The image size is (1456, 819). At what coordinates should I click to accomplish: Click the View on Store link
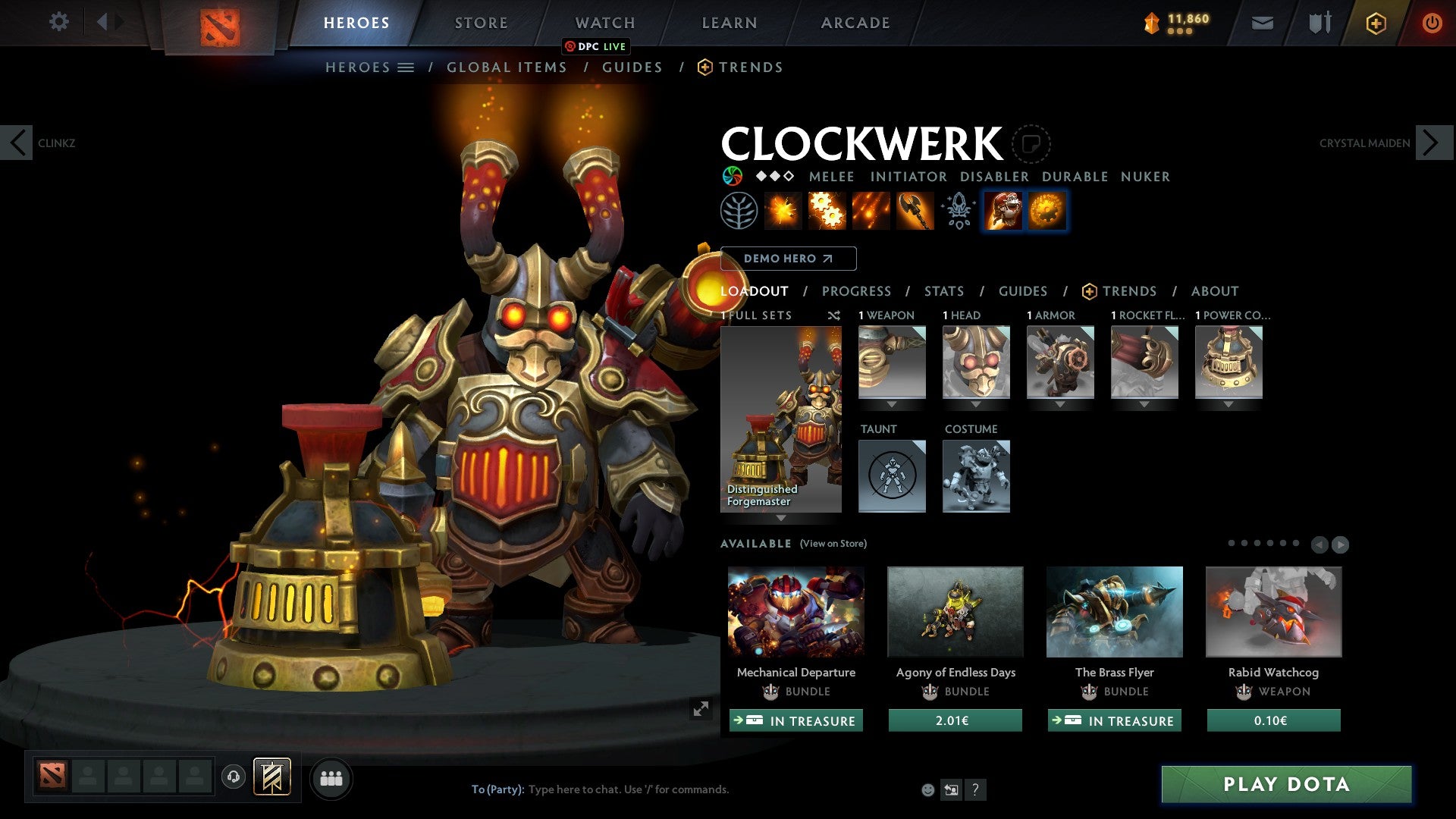pyautogui.click(x=832, y=544)
